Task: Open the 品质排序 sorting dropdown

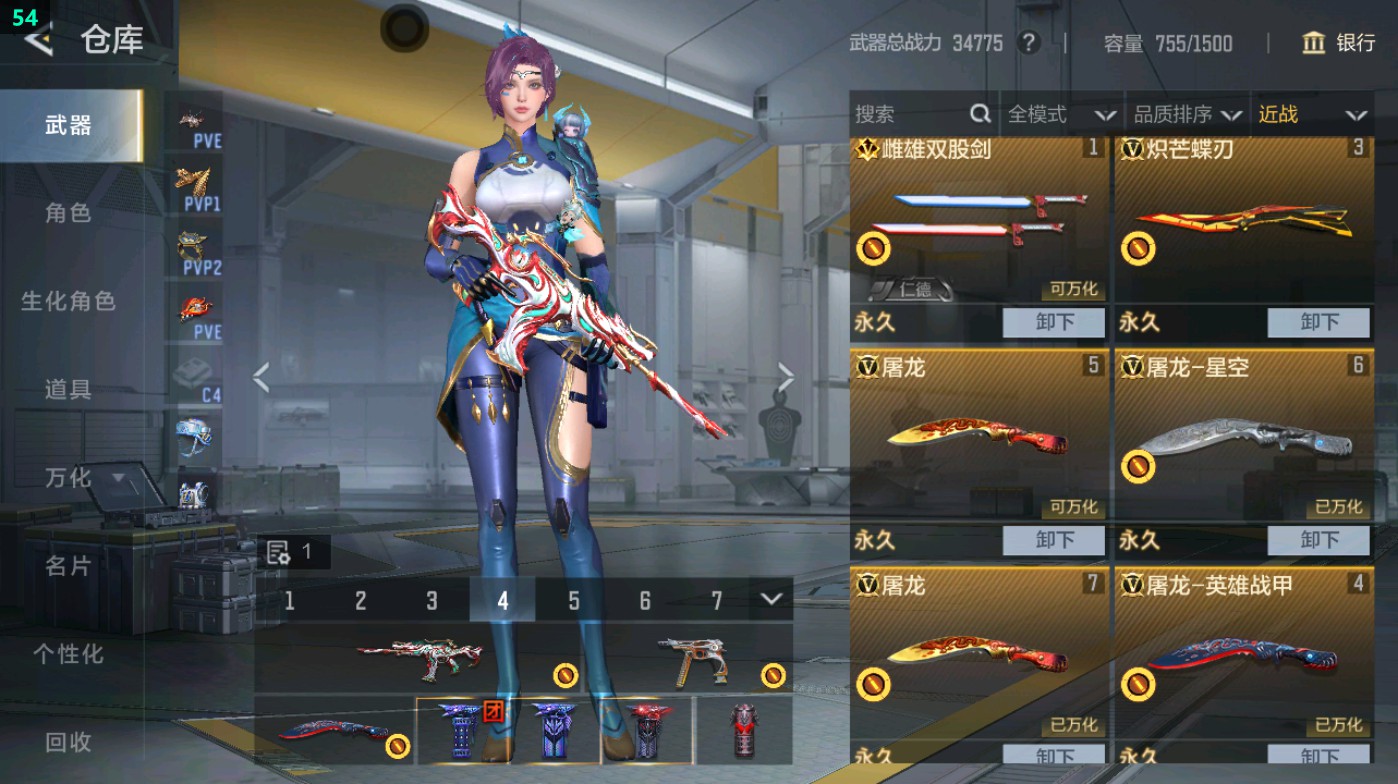Action: 1186,114
